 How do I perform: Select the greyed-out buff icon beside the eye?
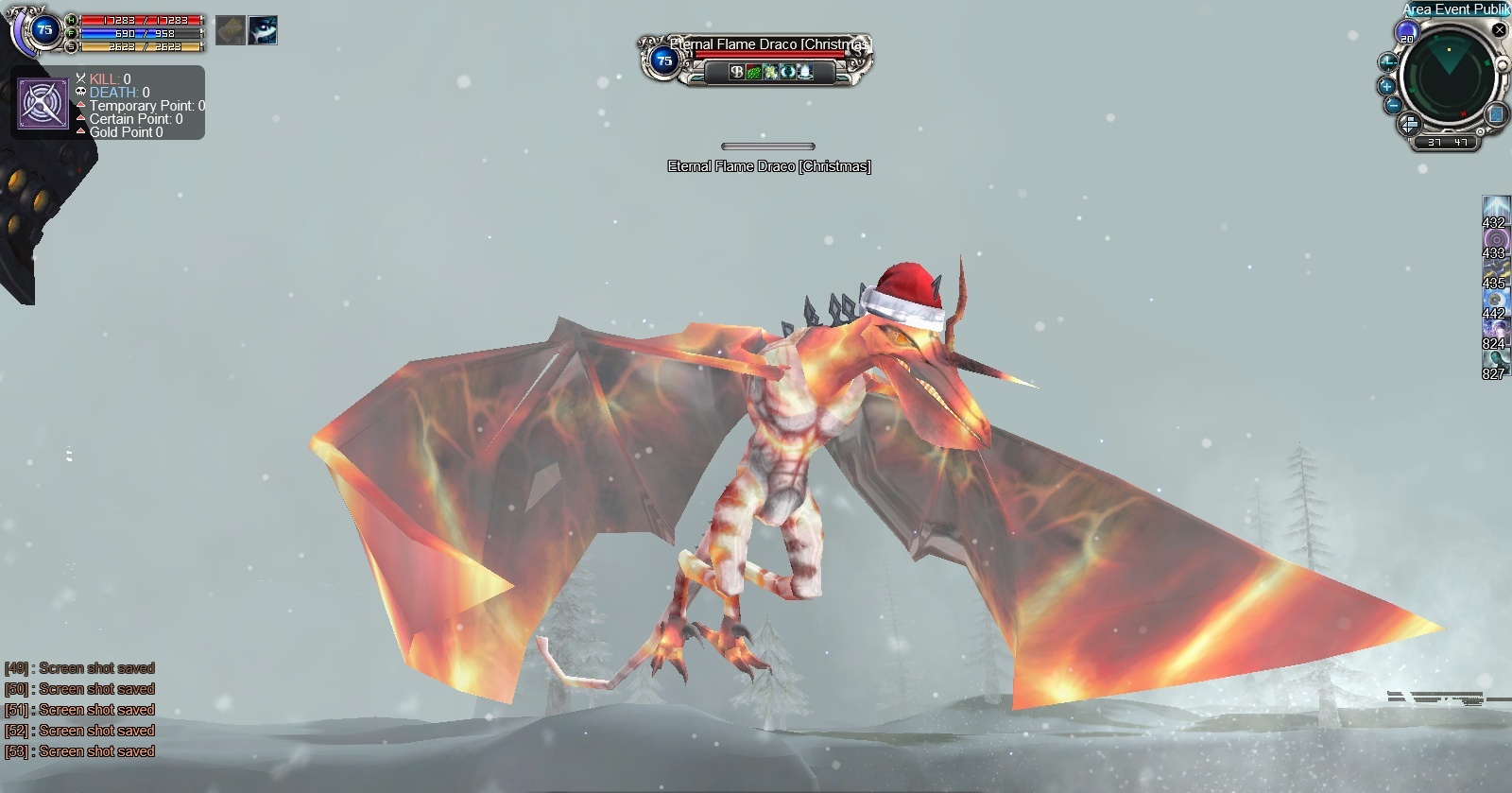coord(231,30)
